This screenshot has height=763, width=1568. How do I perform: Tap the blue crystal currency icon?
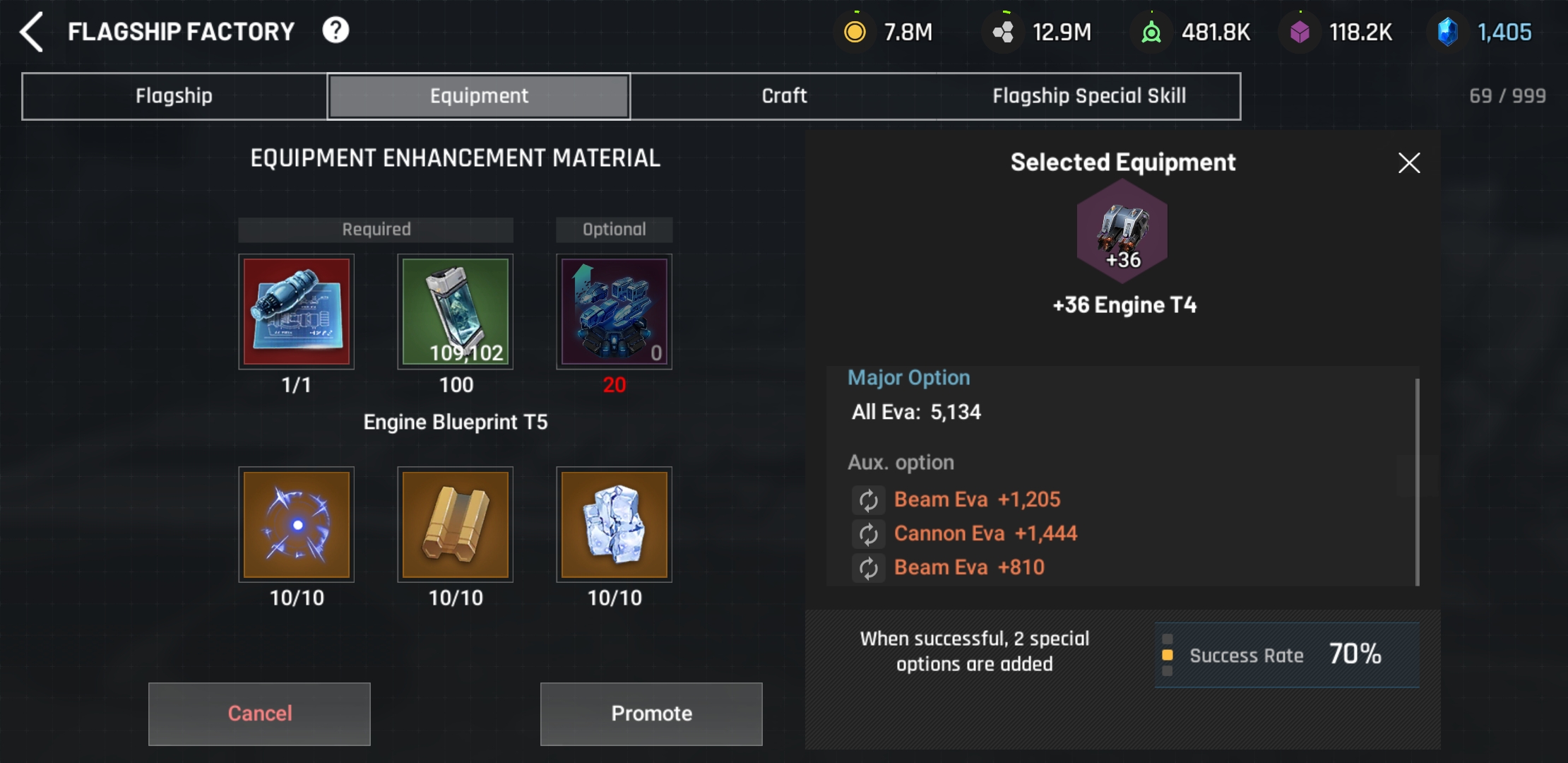1447,32
